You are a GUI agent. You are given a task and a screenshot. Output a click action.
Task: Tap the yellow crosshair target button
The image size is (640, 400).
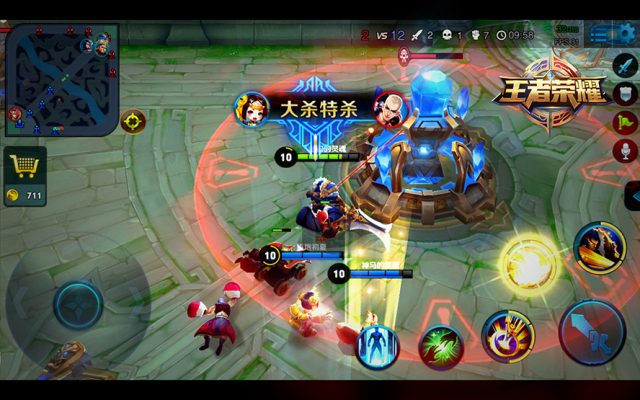click(133, 122)
